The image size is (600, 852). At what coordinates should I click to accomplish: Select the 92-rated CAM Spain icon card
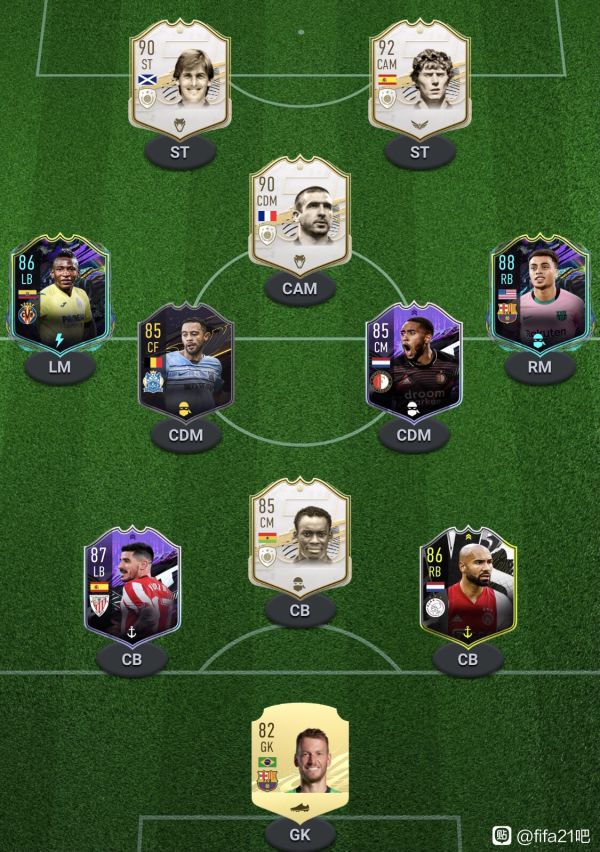click(x=419, y=82)
